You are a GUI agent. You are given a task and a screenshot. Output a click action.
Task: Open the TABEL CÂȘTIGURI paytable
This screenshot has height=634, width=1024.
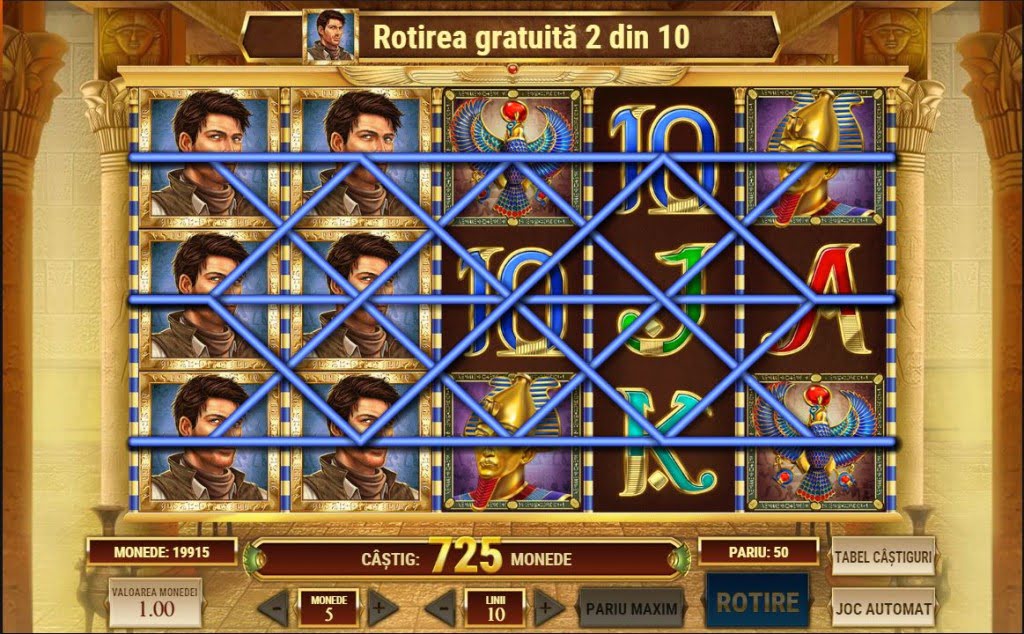click(883, 556)
